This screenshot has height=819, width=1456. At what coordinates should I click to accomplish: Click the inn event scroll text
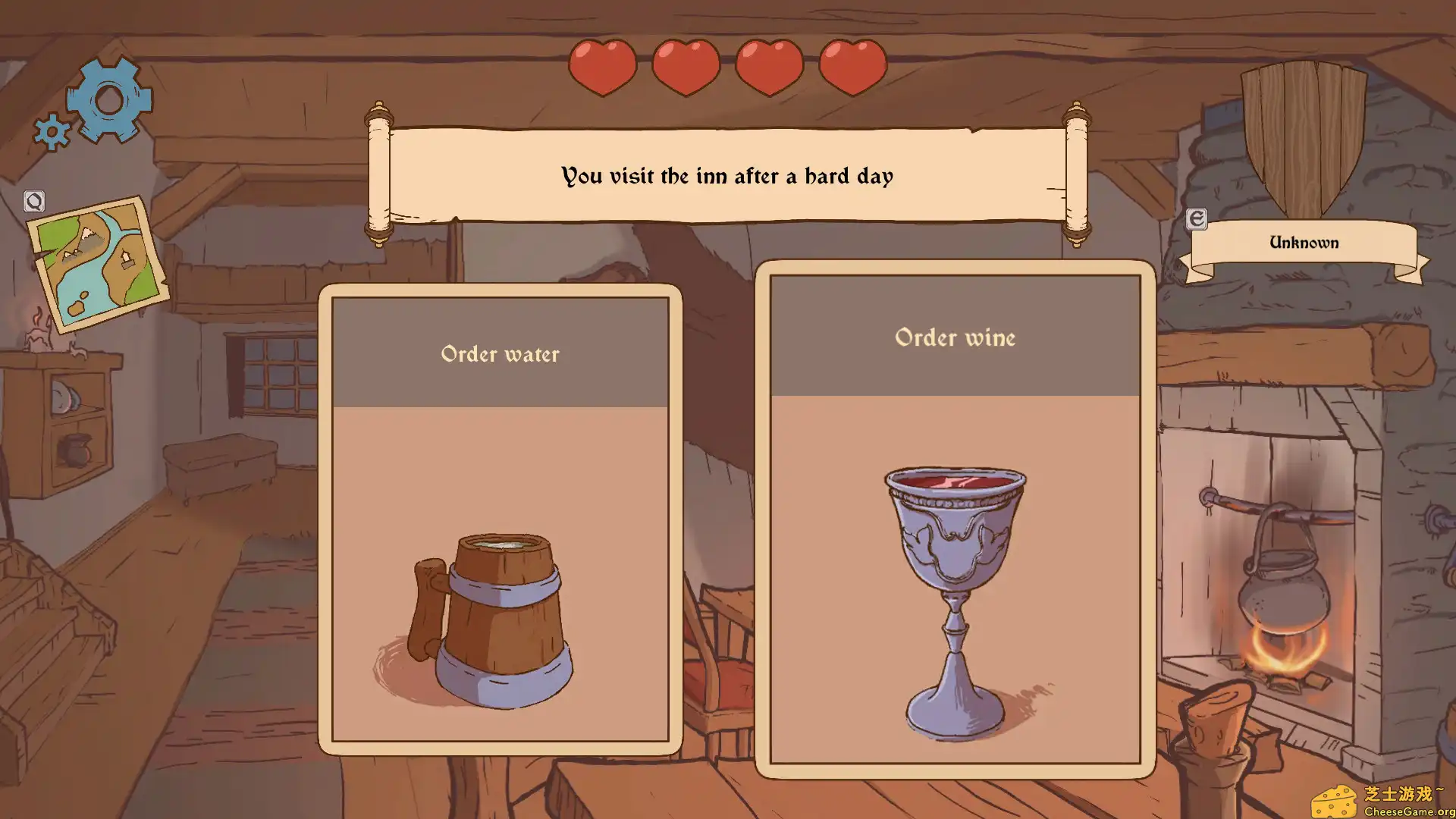pos(726,176)
